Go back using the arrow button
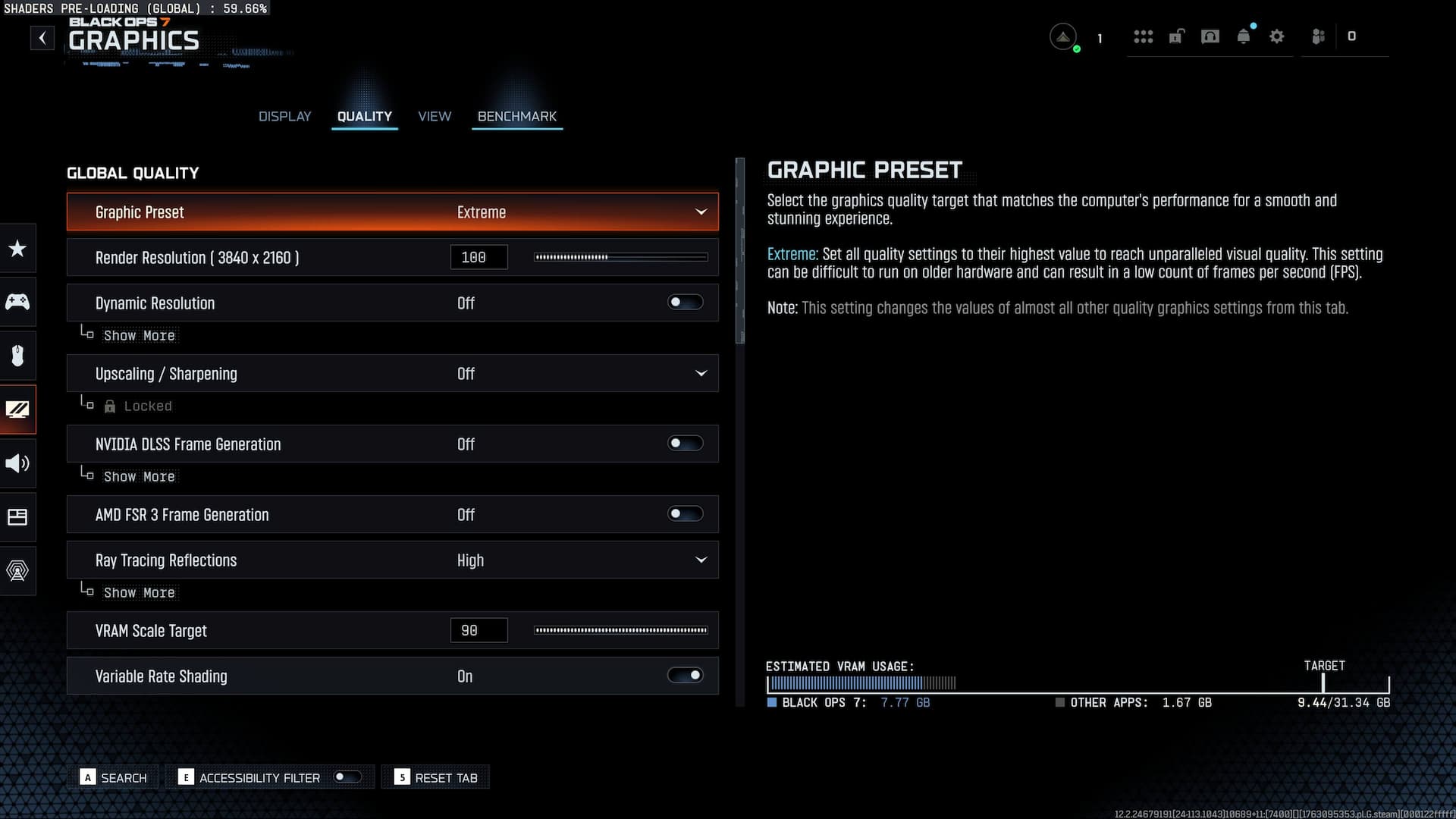1456x819 pixels. [42, 38]
